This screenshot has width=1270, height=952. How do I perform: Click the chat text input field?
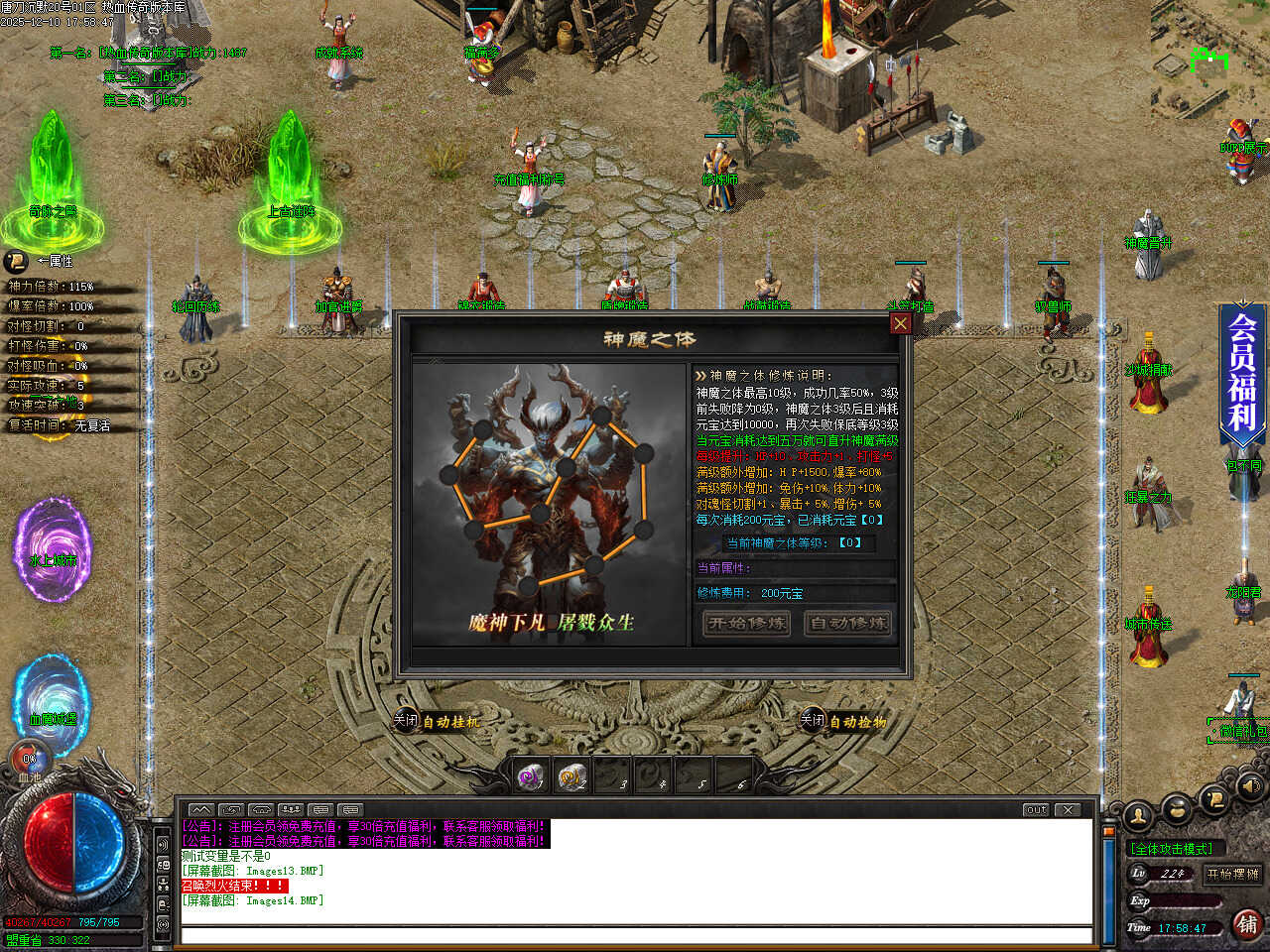point(635,935)
